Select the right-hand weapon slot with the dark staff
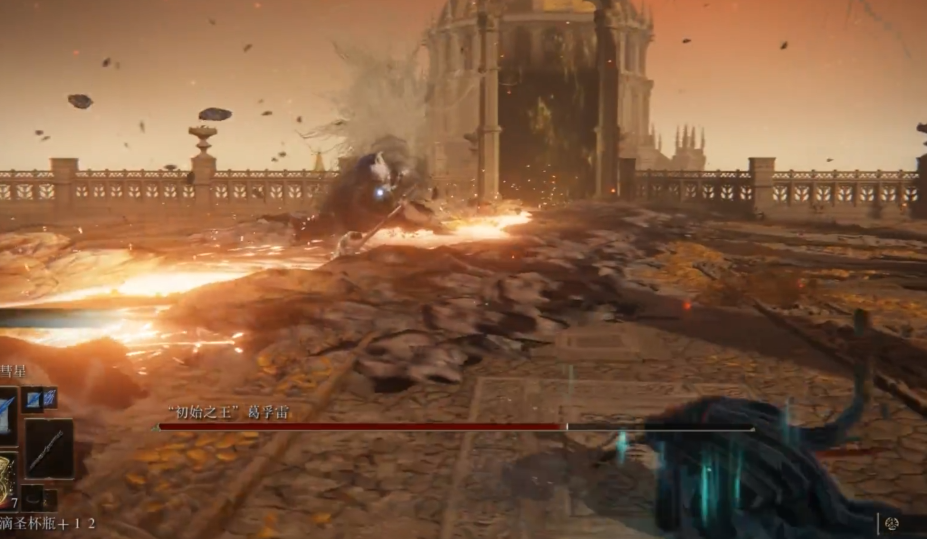 tap(49, 448)
